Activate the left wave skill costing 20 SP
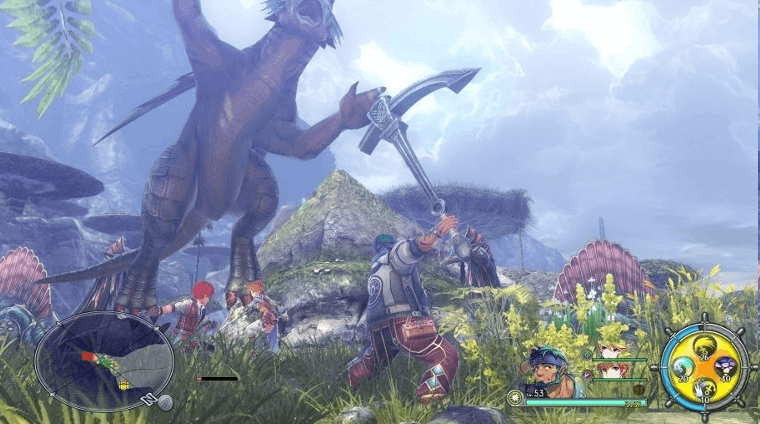Screen dimensions: 760x424 (x=683, y=369)
